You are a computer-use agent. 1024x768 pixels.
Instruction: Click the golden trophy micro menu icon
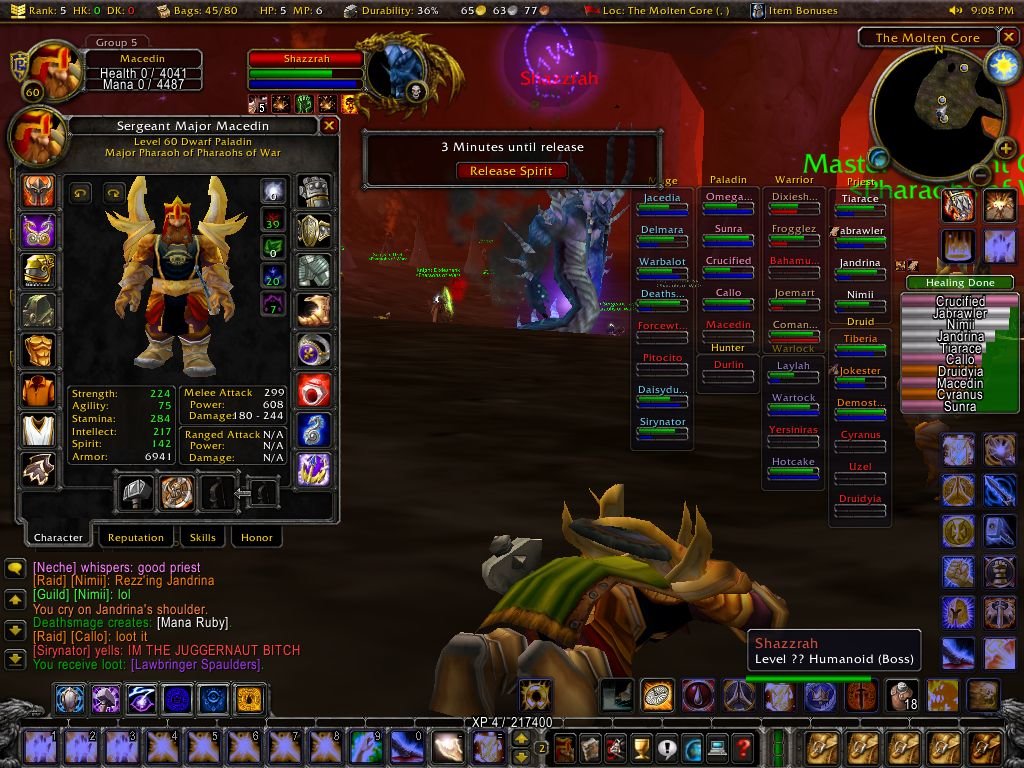pyautogui.click(x=641, y=747)
